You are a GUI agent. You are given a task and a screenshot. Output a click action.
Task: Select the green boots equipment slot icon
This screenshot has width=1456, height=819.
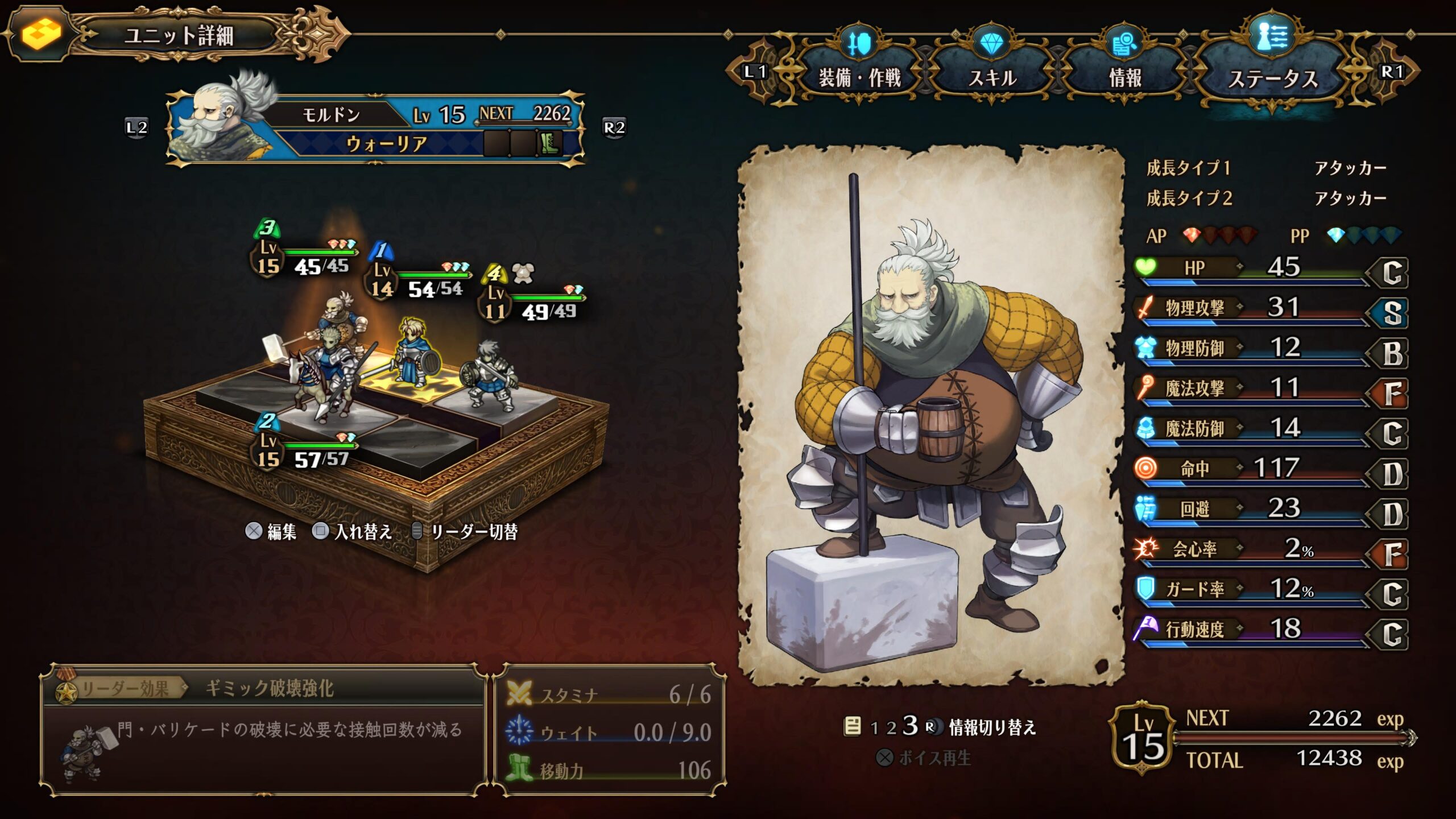[549, 143]
